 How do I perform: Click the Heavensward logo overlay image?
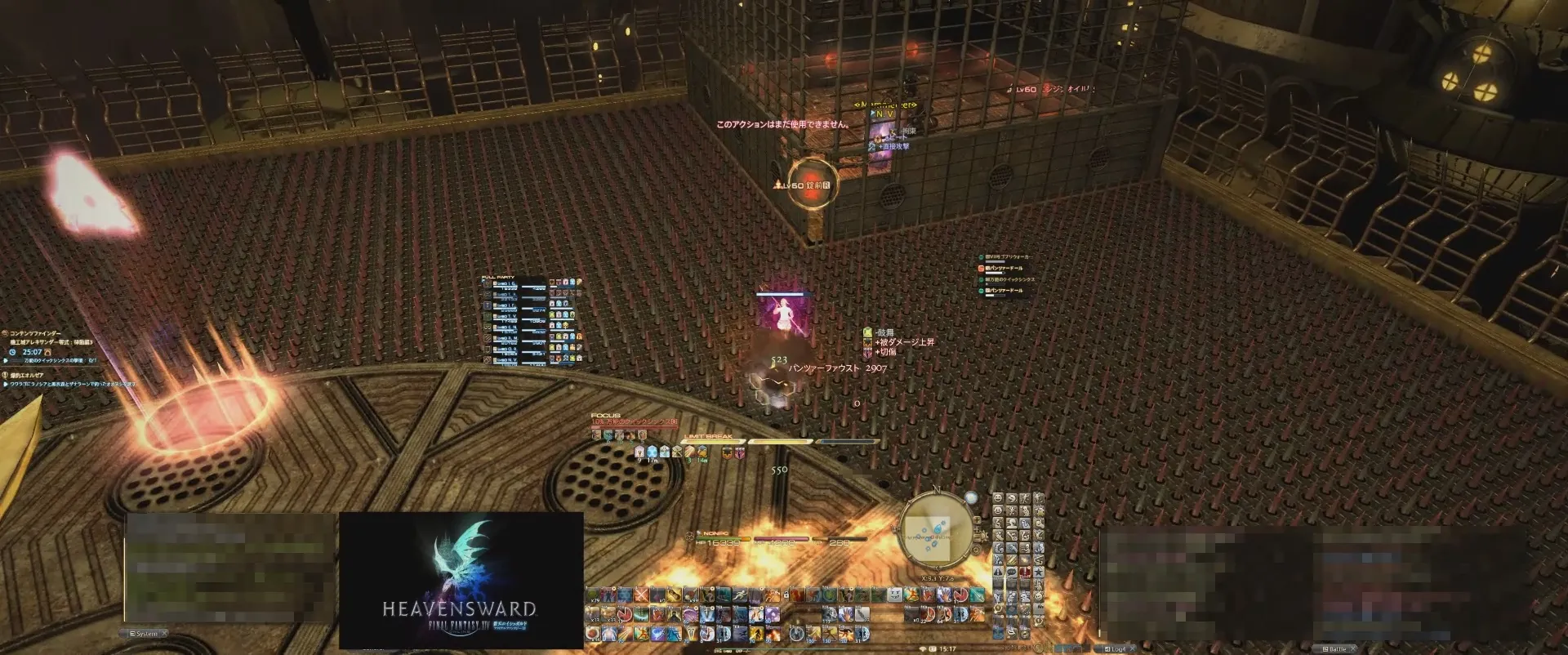click(x=461, y=580)
